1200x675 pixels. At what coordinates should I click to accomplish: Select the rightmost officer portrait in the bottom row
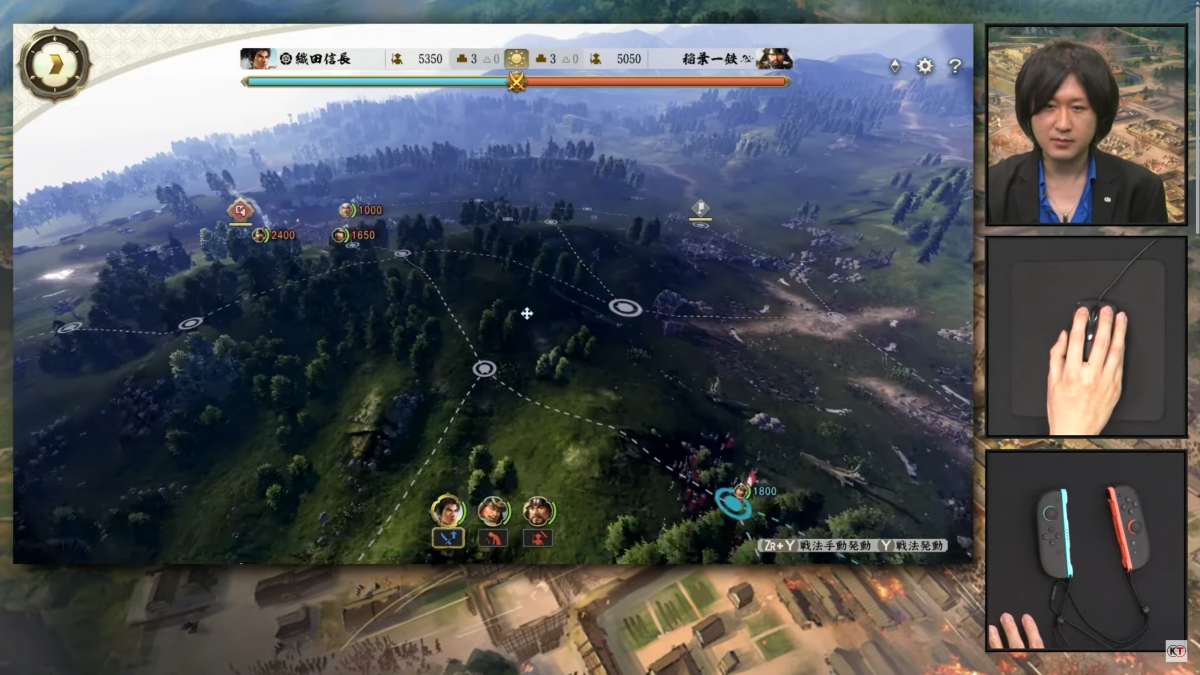point(538,511)
